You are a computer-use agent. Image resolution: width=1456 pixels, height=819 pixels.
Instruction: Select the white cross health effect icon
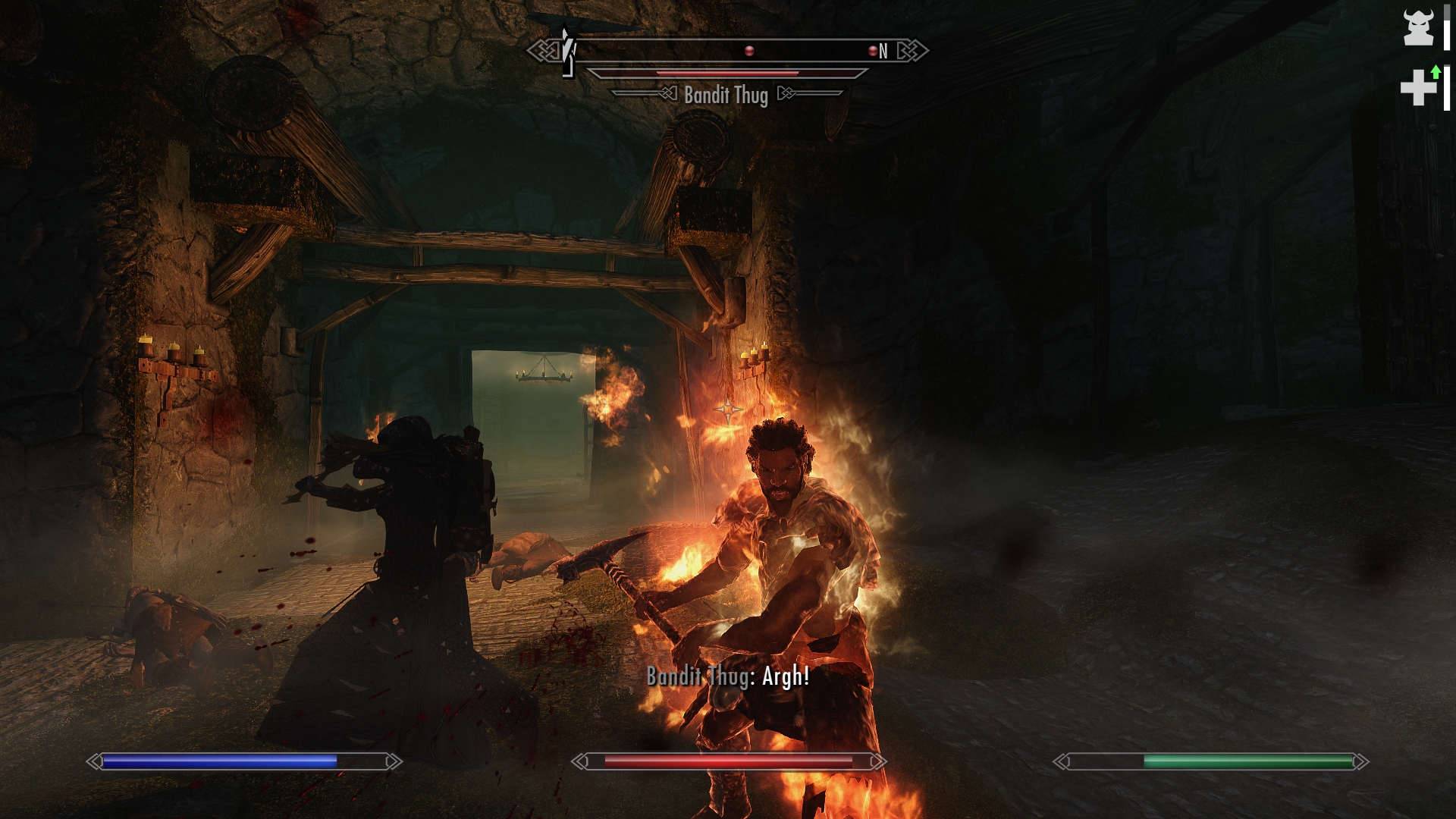coord(1418,88)
